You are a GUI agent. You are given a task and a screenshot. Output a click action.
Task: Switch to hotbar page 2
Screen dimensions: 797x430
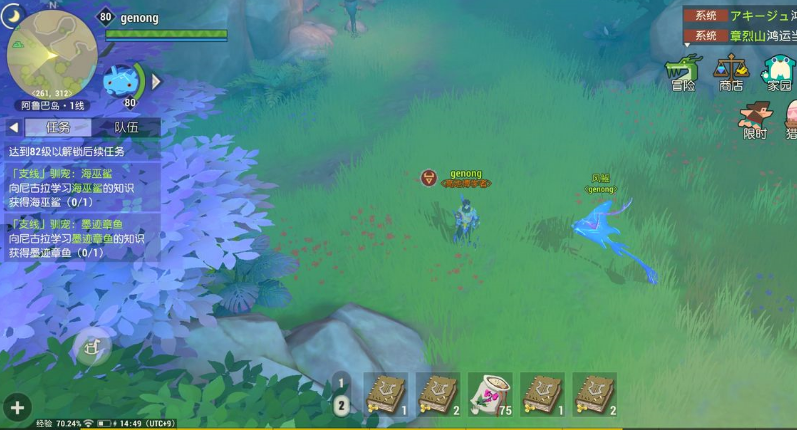point(341,405)
